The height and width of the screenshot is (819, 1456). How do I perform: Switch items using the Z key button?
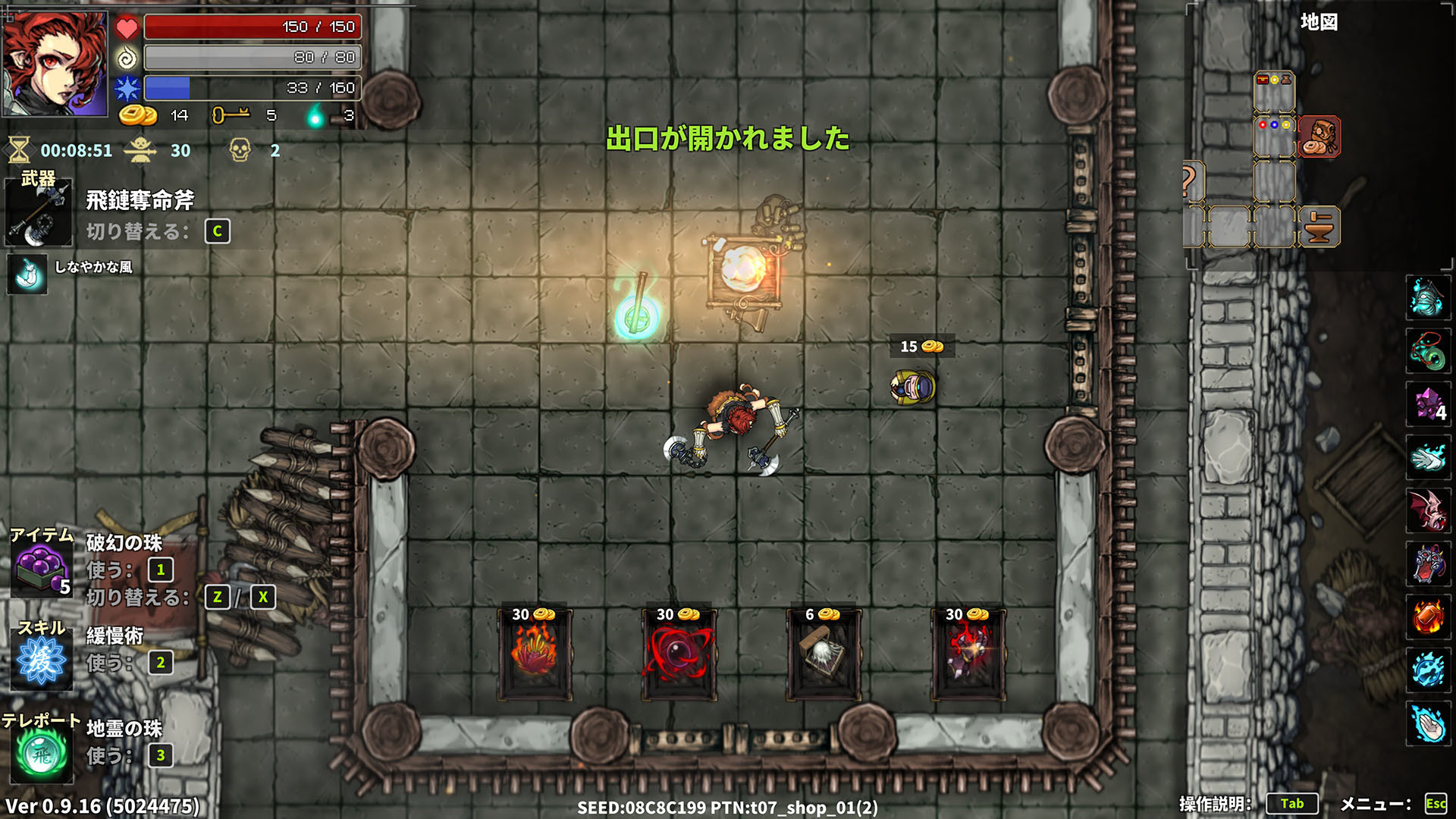point(218,598)
